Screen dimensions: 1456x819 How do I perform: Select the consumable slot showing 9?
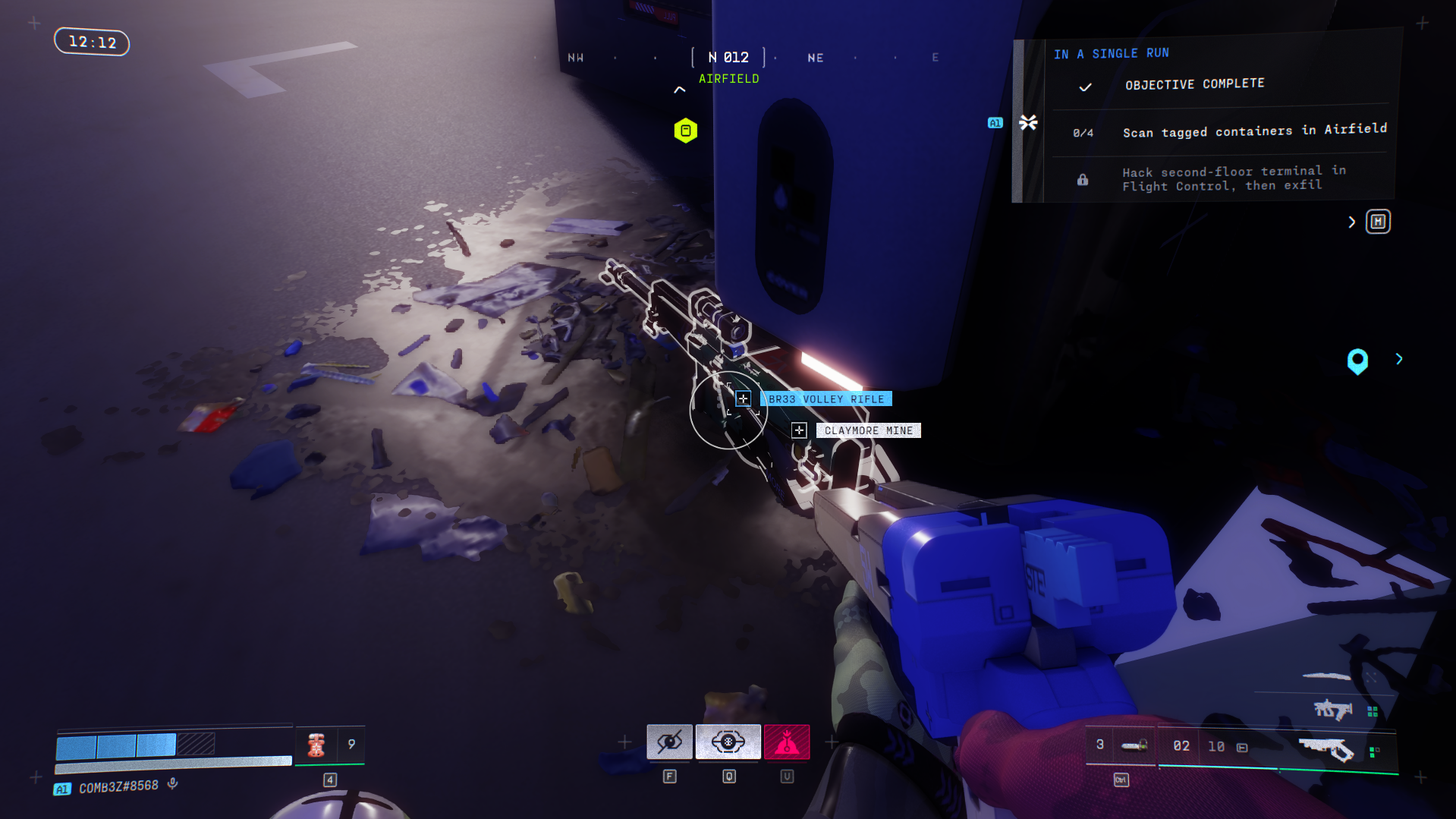pos(330,745)
